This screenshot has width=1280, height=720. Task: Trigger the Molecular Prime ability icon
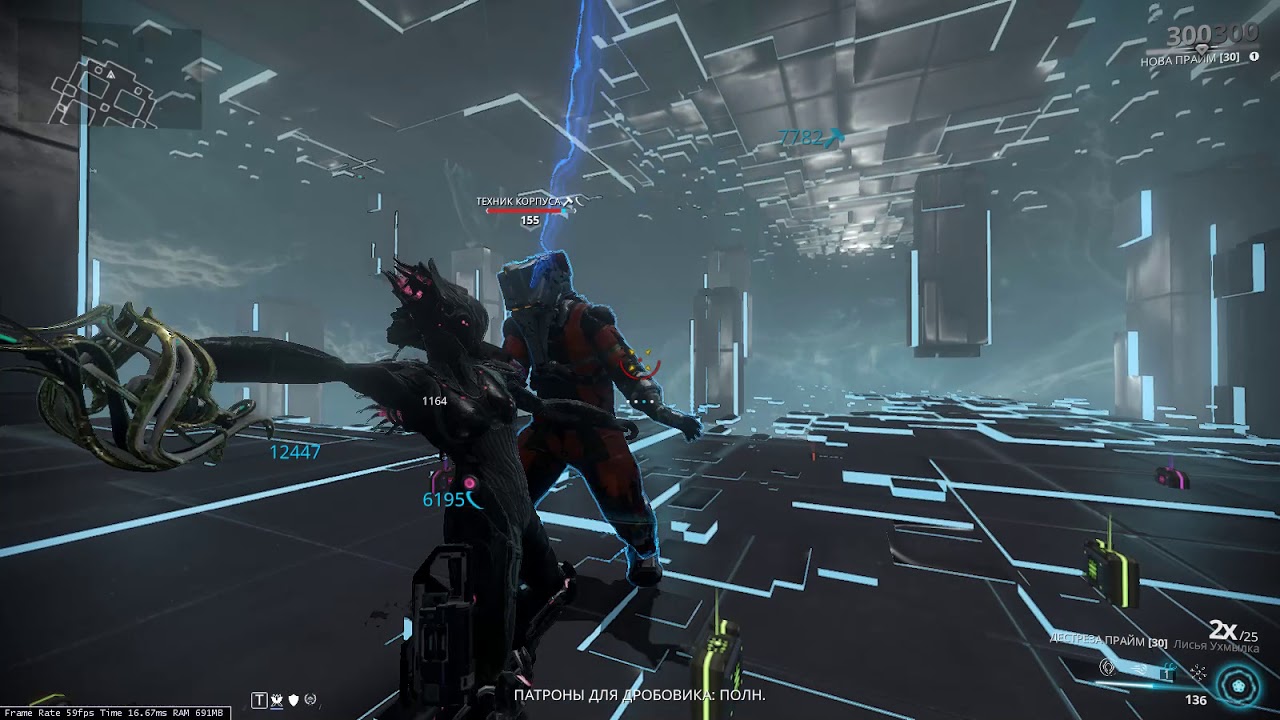point(1197,672)
